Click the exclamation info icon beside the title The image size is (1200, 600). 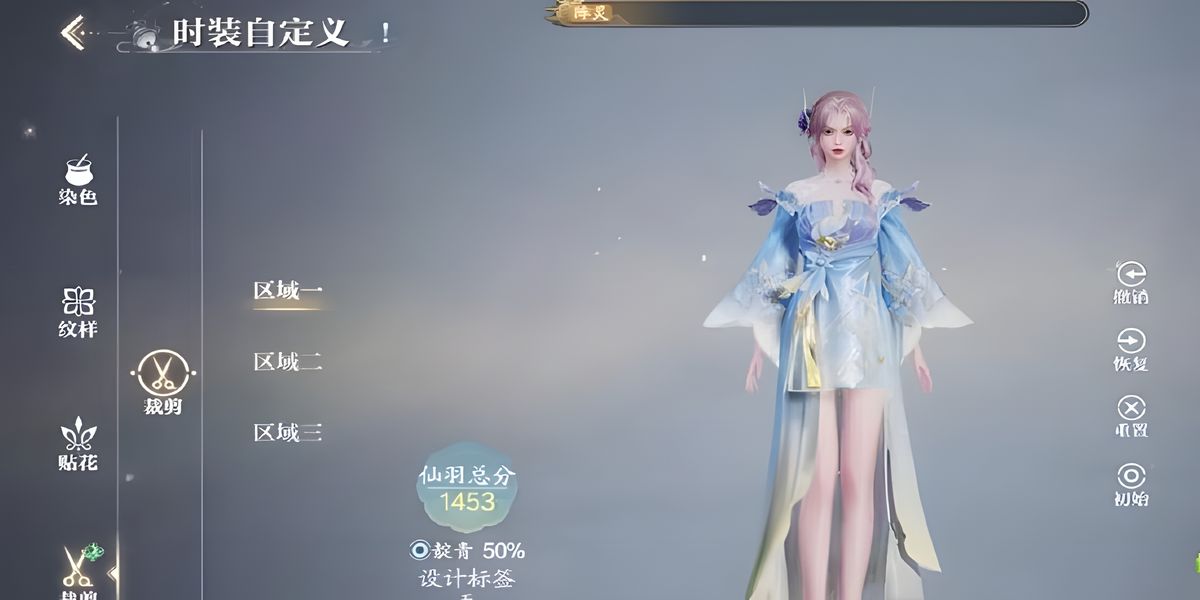(x=386, y=32)
